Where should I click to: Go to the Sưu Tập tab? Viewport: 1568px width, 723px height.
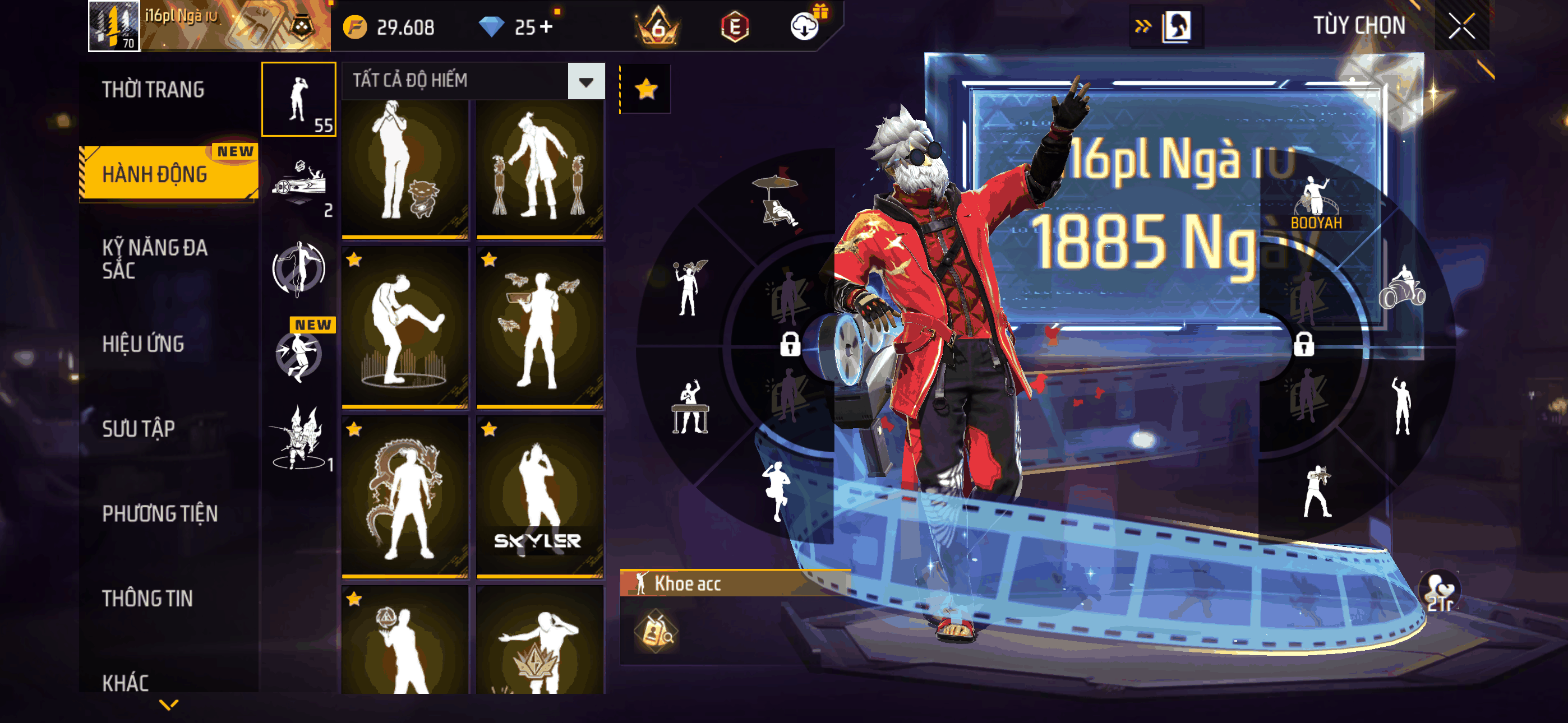(x=138, y=428)
